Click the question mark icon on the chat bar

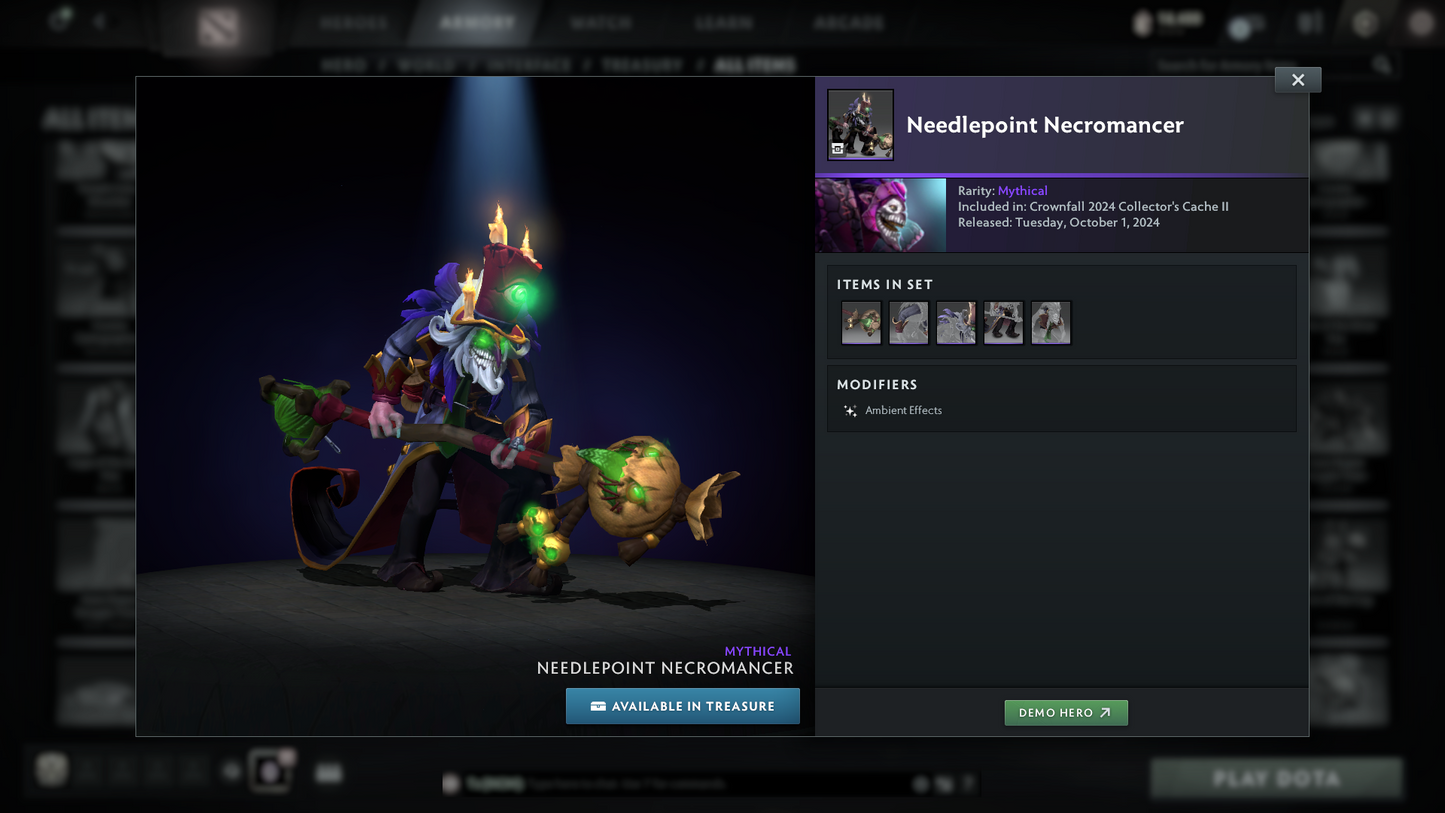click(967, 784)
